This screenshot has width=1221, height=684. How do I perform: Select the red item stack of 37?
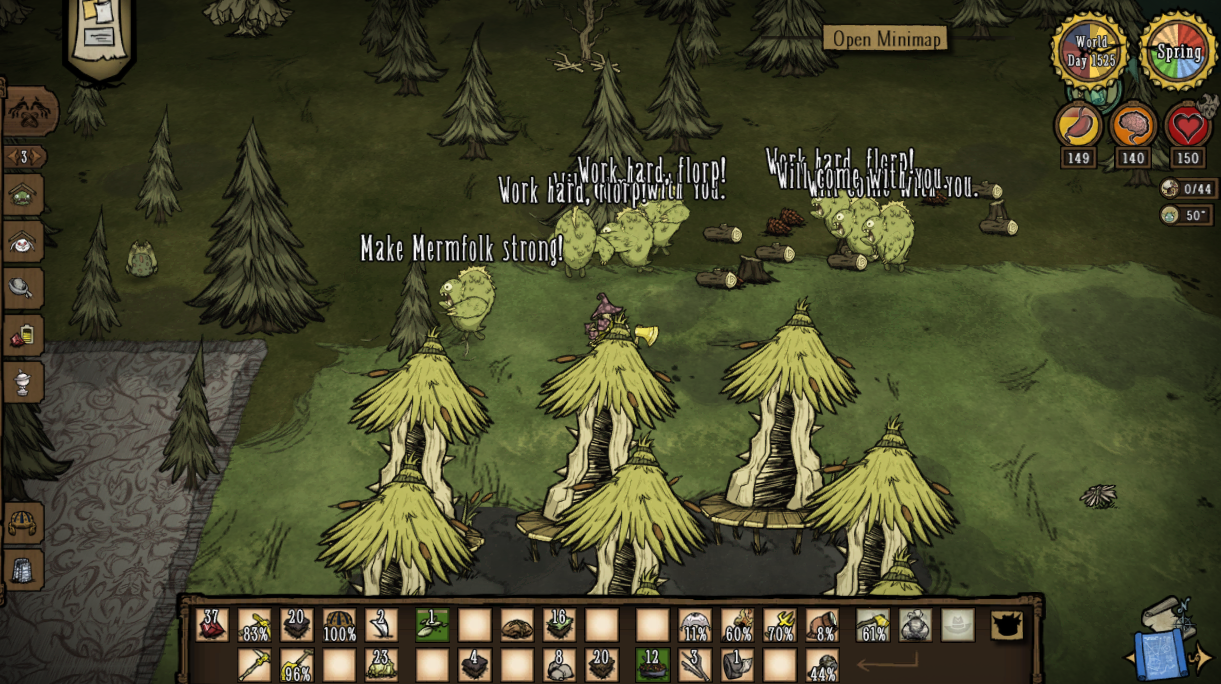pyautogui.click(x=212, y=625)
